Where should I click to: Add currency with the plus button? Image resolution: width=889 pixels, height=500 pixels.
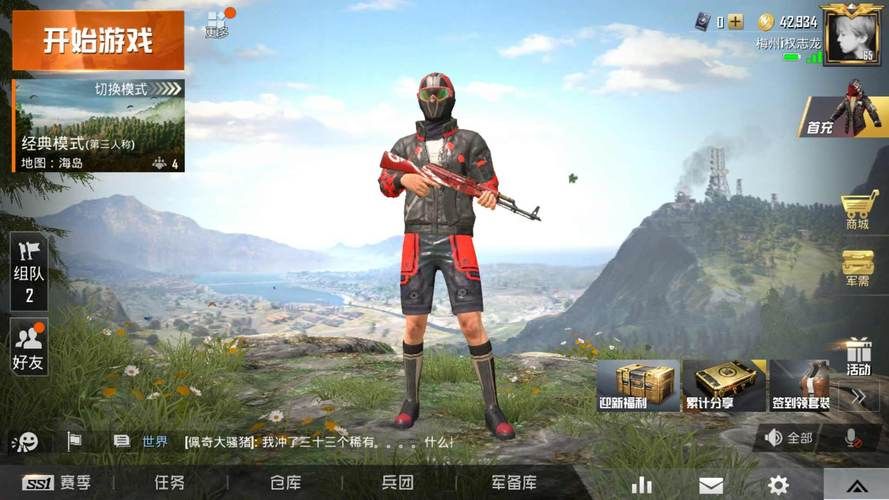pyautogui.click(x=736, y=21)
